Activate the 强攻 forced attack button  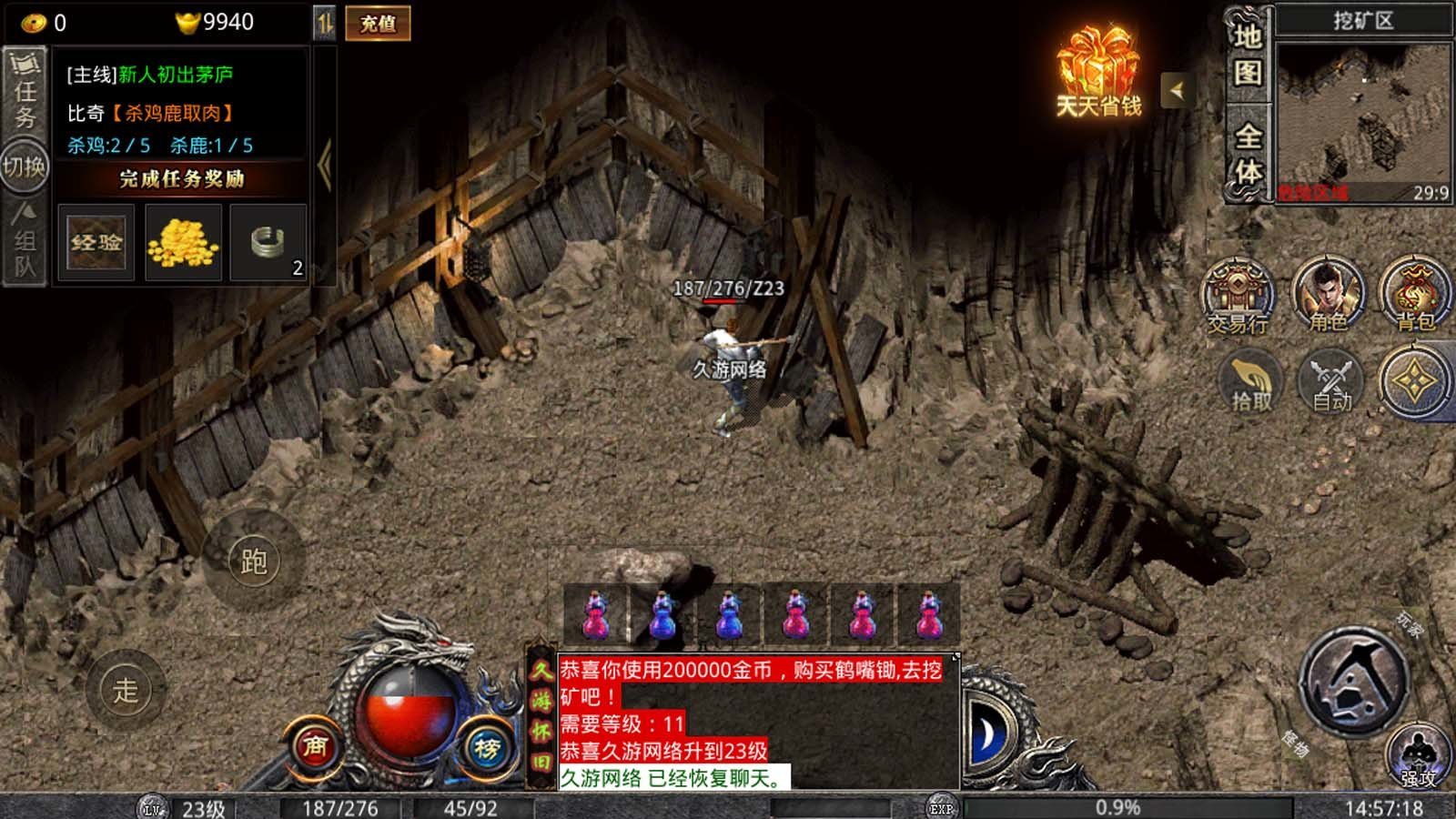(1418, 757)
